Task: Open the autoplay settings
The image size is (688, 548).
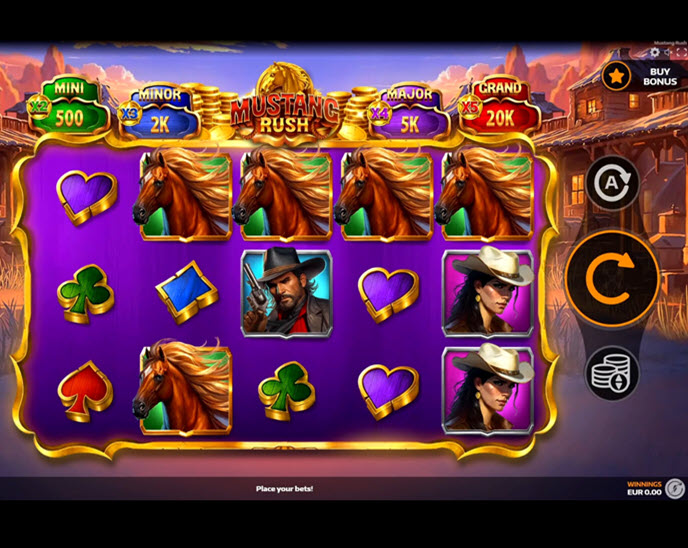Action: [612, 183]
